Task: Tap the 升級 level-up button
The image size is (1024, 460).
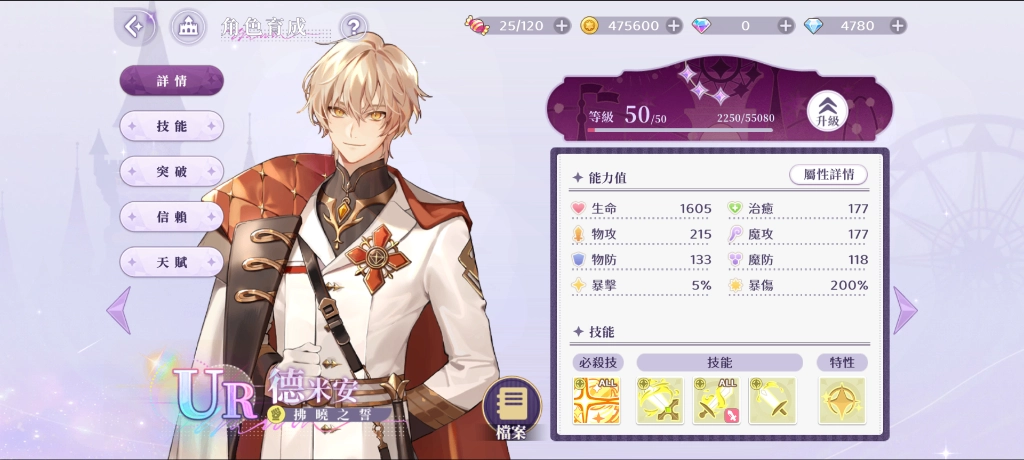Action: (x=827, y=109)
